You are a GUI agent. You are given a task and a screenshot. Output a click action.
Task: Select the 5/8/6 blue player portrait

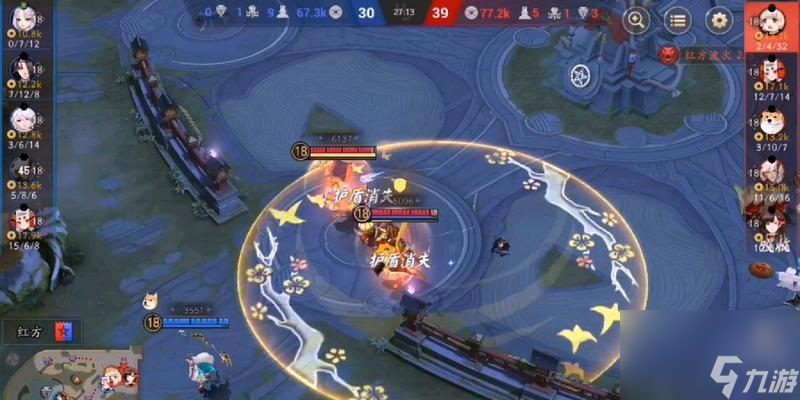click(x=21, y=170)
